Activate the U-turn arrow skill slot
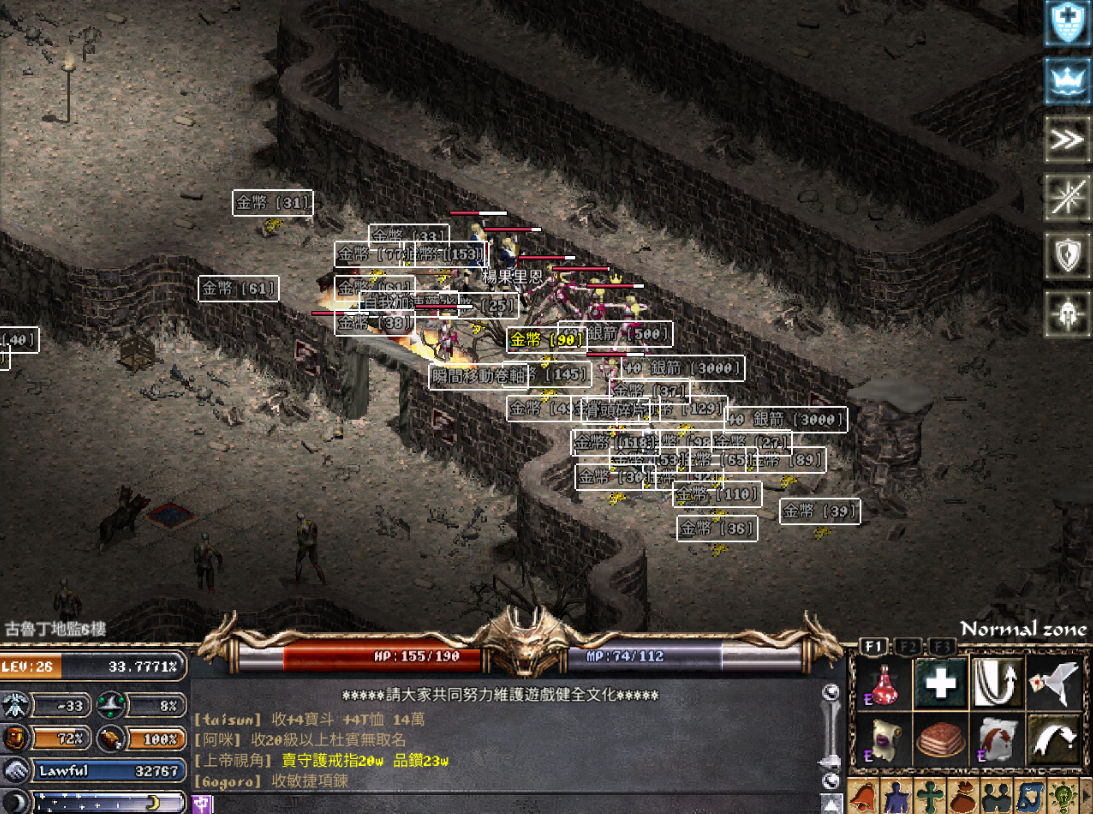Viewport: 1093px width, 814px height. click(997, 683)
